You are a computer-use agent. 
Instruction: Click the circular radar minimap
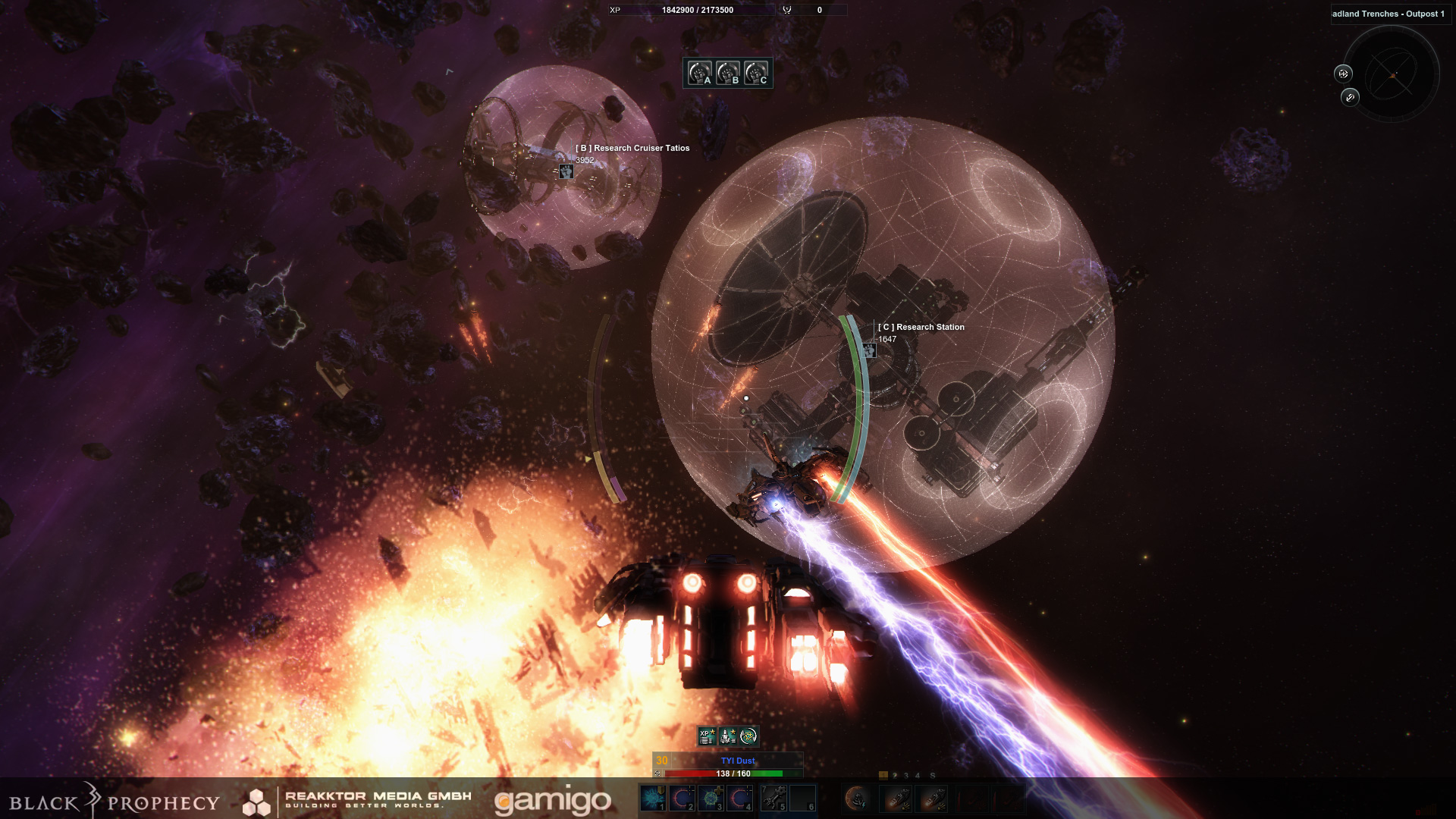coord(1391,74)
